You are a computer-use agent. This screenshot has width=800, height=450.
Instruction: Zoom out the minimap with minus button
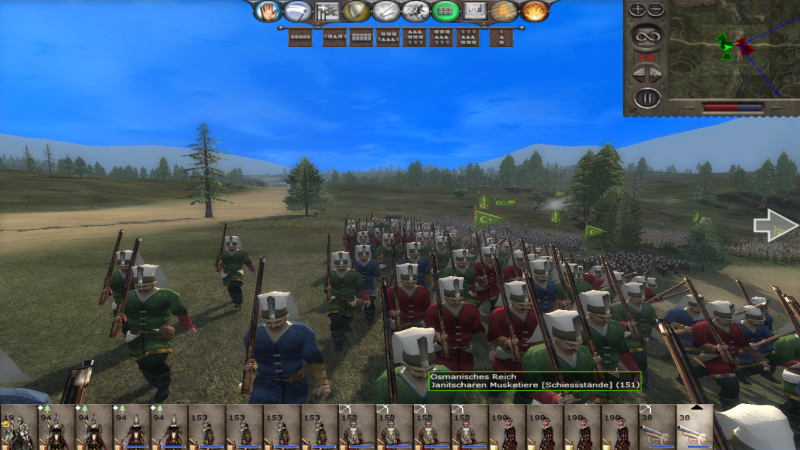(x=656, y=9)
